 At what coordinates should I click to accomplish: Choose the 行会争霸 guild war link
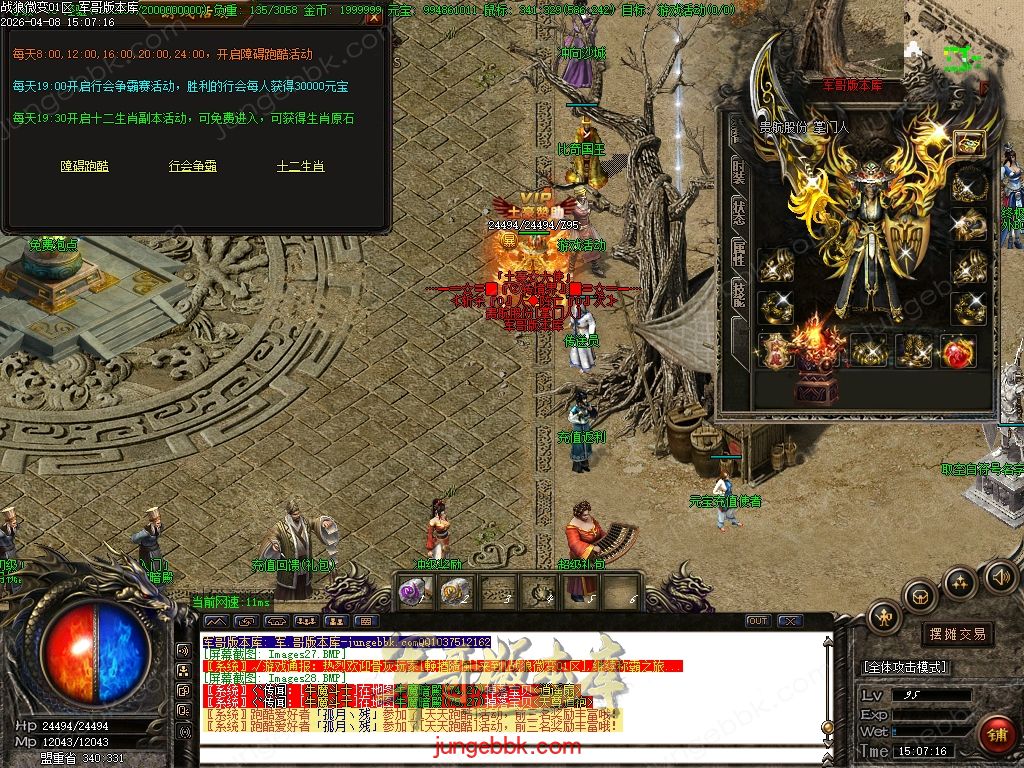click(x=193, y=167)
